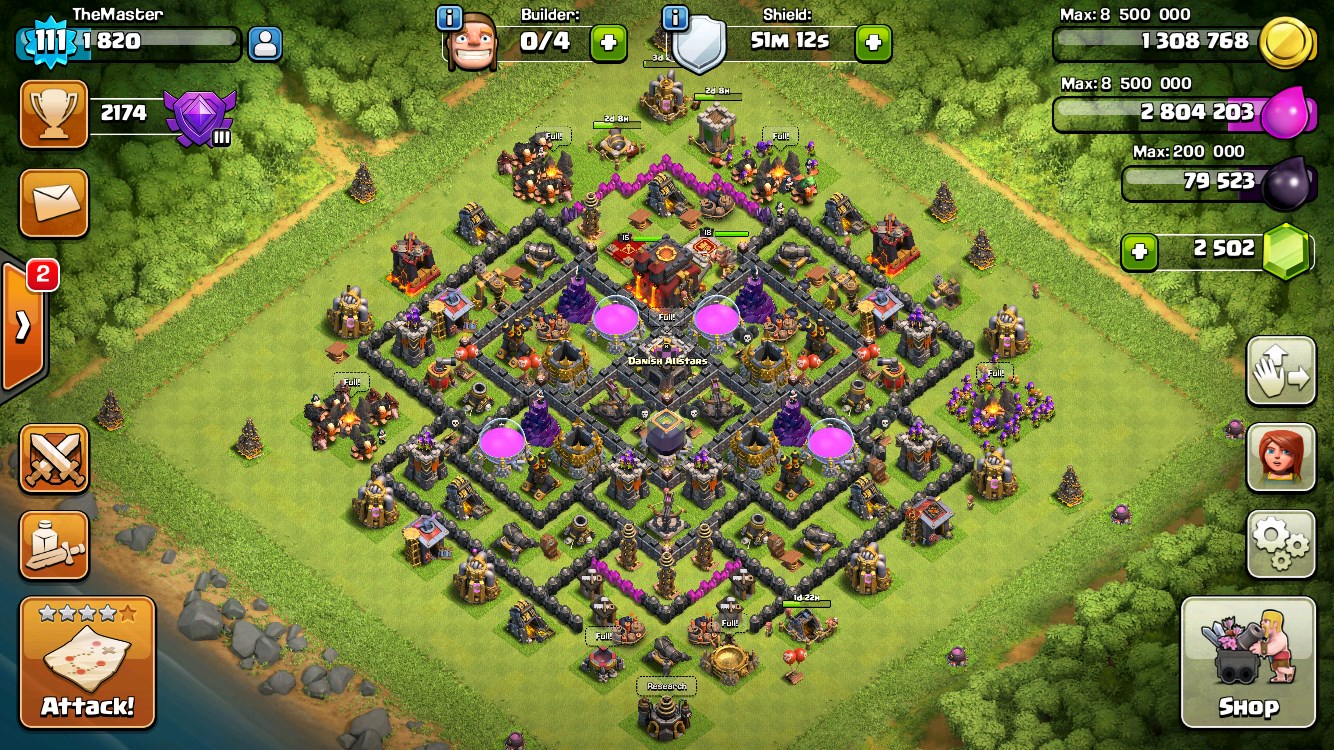
Task: Buy more shield time with the plus
Action: click(873, 43)
